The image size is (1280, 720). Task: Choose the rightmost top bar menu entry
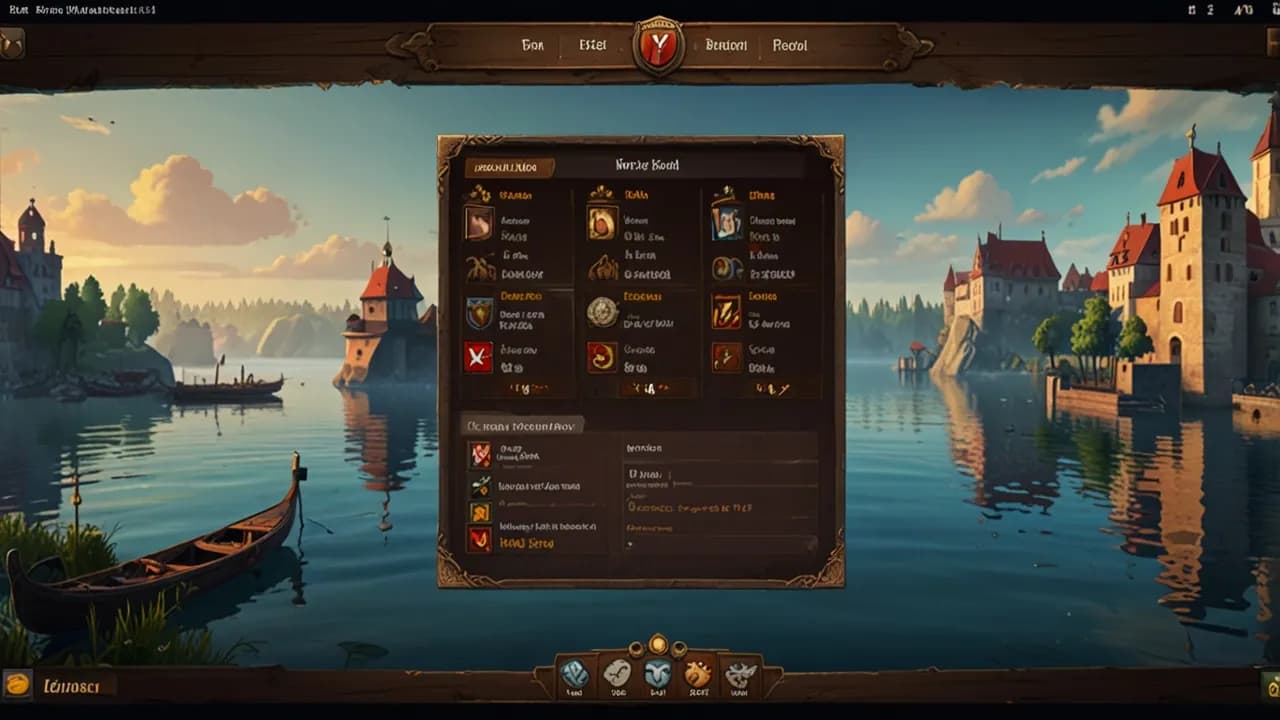pos(790,45)
